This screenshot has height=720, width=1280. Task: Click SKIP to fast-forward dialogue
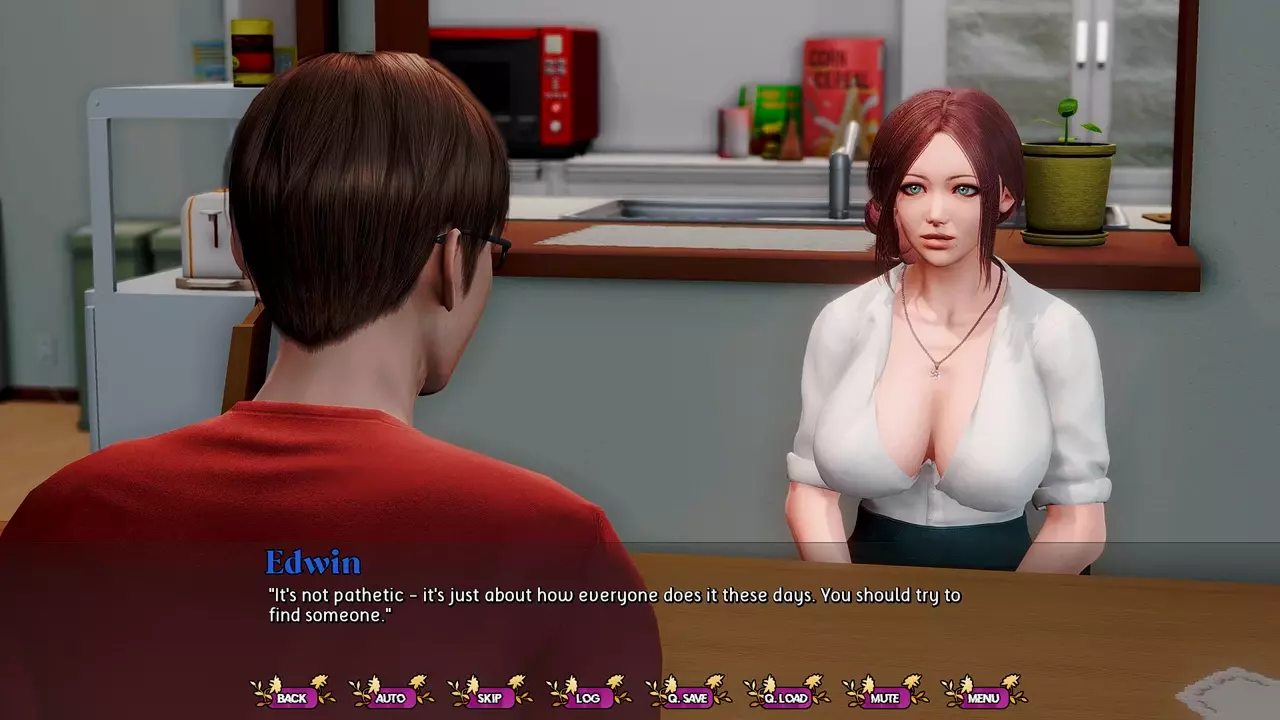(x=490, y=698)
